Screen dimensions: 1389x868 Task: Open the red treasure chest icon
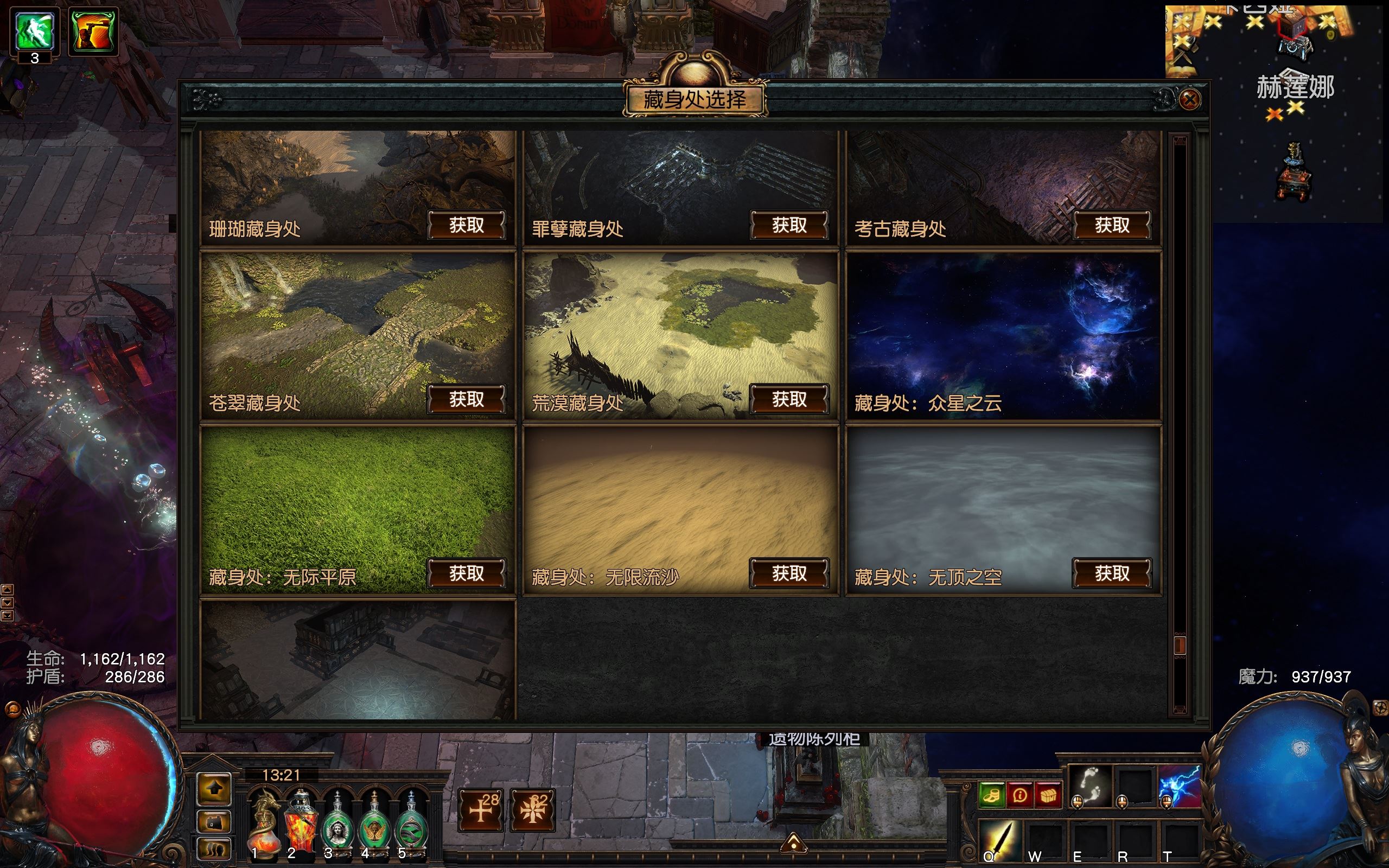(x=1048, y=796)
